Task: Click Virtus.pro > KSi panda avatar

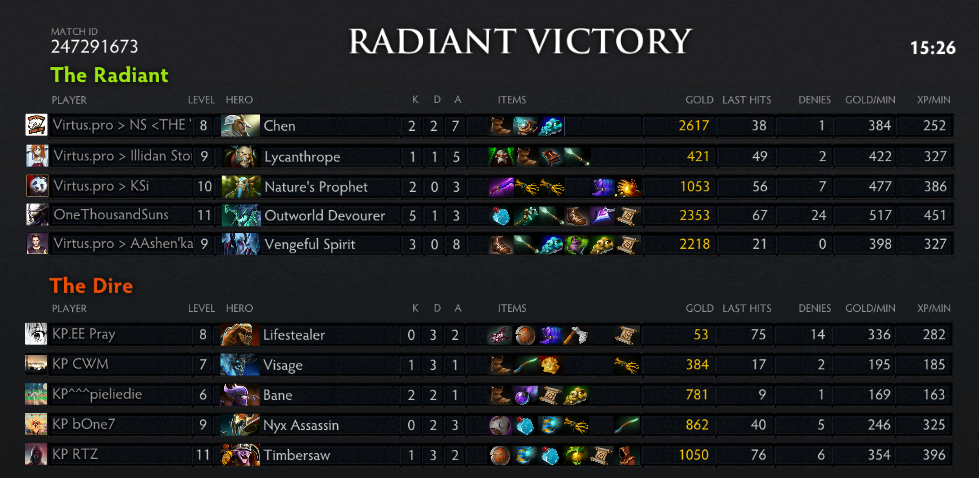Action: coord(37,186)
